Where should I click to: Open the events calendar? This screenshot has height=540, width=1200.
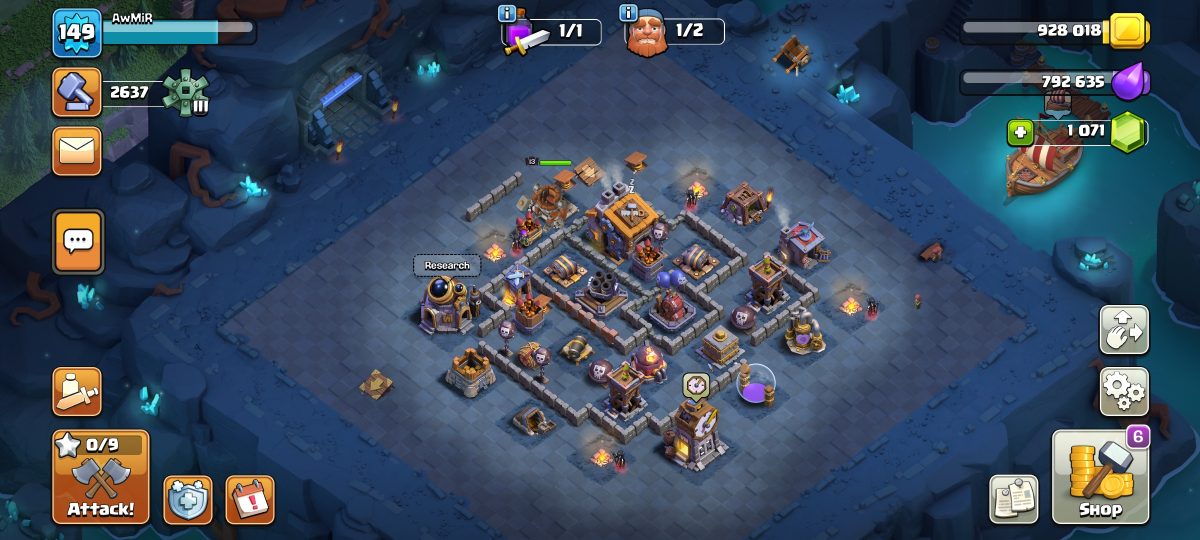(250, 499)
